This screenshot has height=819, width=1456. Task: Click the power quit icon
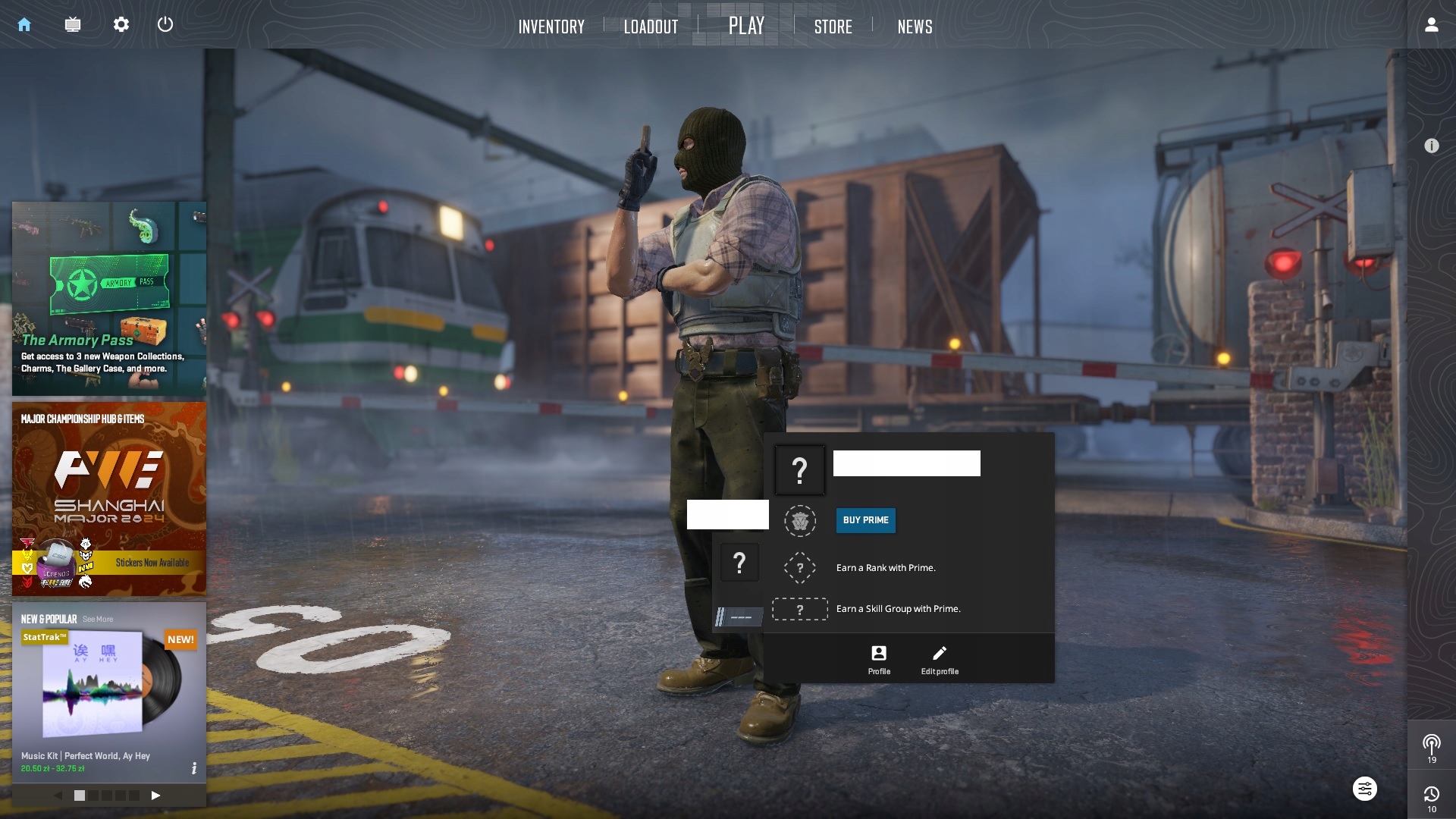[x=165, y=24]
